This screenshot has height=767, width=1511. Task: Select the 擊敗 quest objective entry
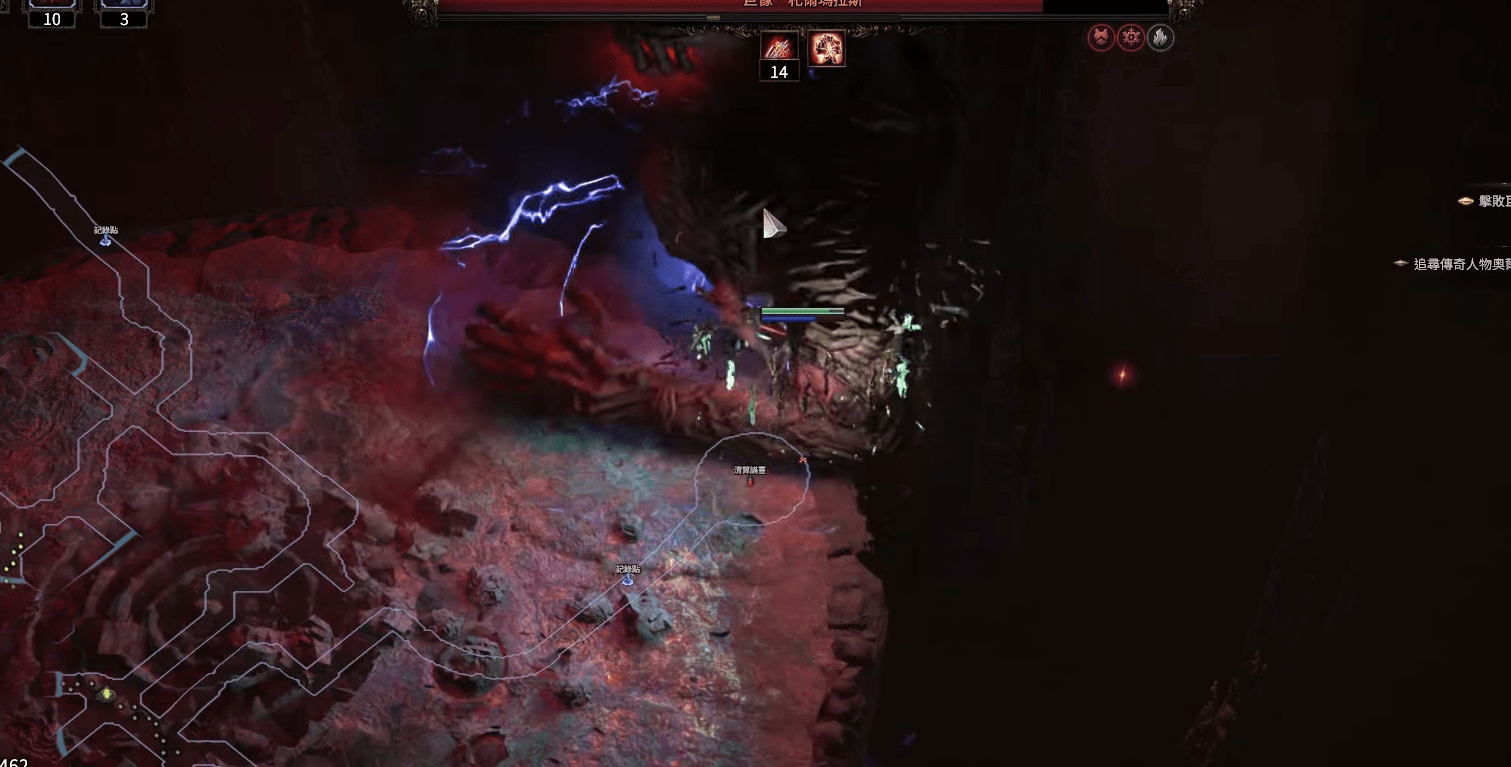tap(1485, 201)
